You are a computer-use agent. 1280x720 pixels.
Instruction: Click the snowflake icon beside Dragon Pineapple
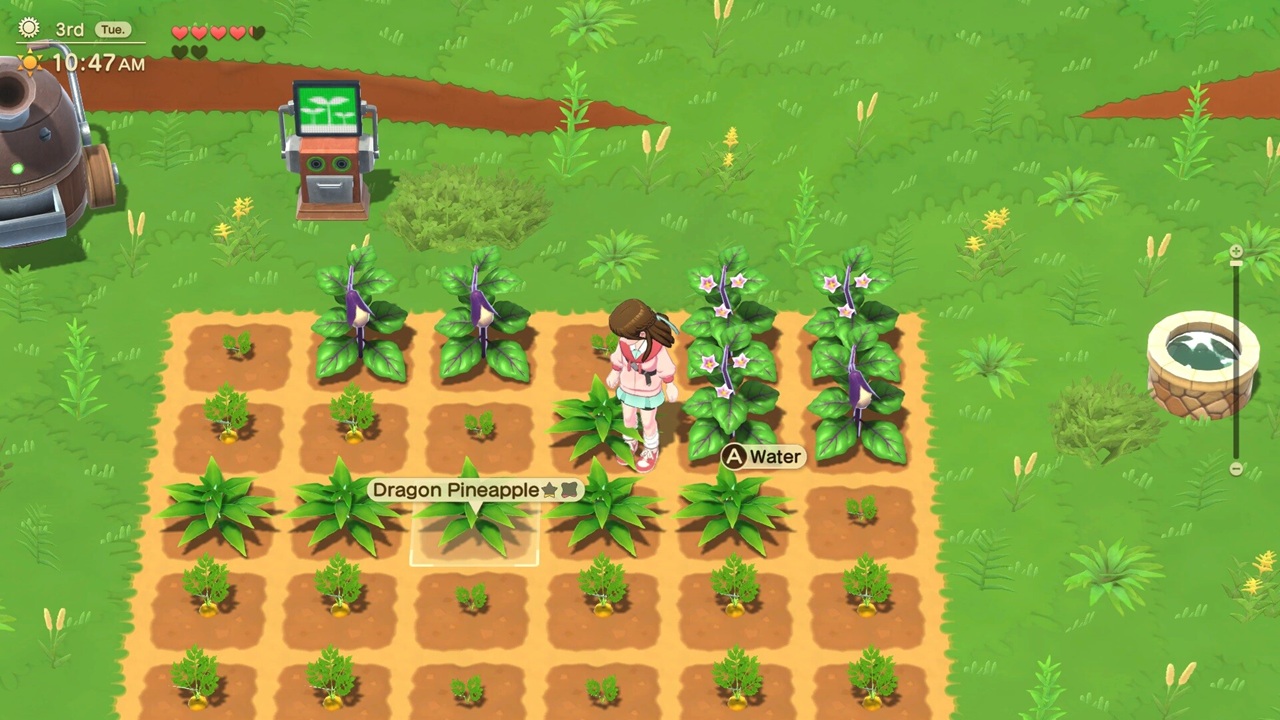click(x=569, y=490)
